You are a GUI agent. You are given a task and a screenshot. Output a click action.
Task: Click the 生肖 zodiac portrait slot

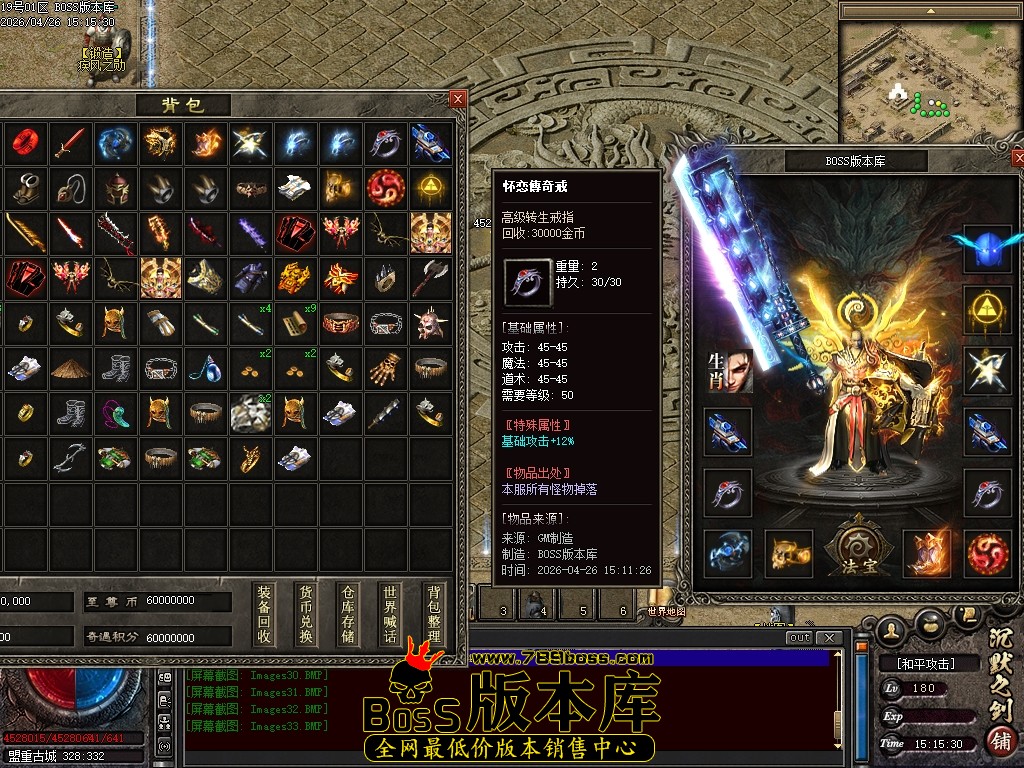[730, 372]
